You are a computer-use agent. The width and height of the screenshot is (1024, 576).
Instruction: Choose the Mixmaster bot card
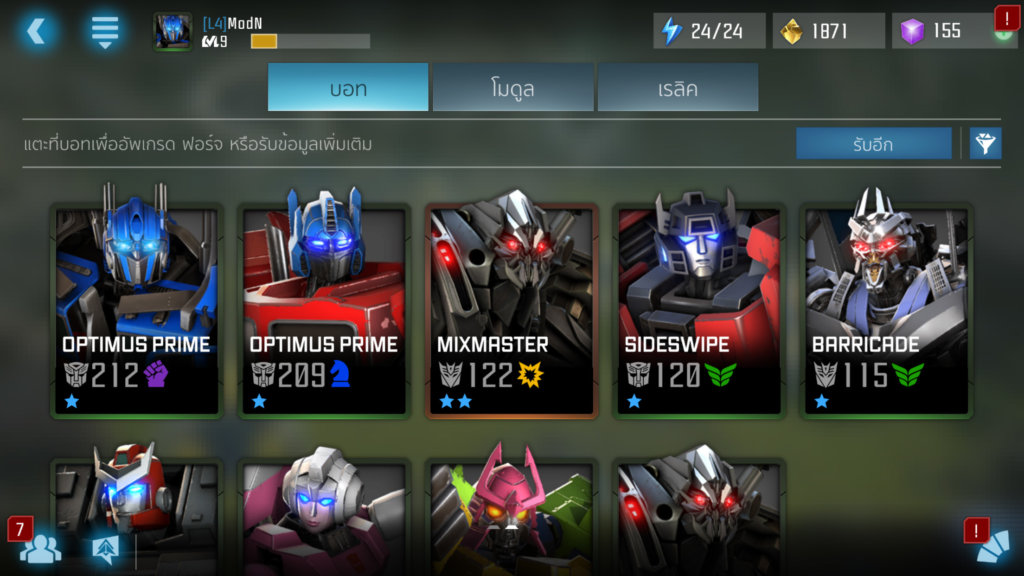(512, 310)
